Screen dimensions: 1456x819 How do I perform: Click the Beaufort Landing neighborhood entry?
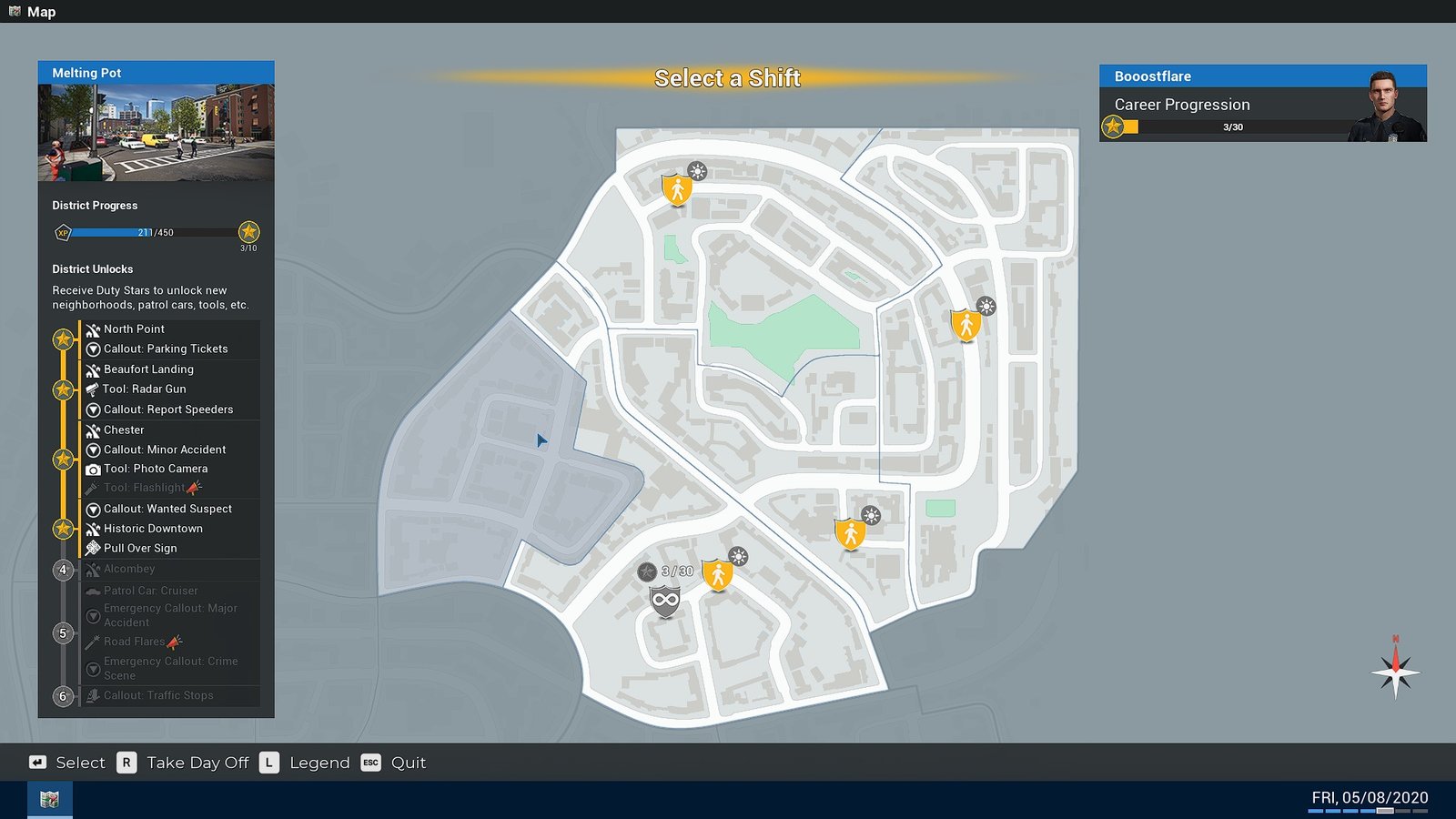tap(148, 369)
